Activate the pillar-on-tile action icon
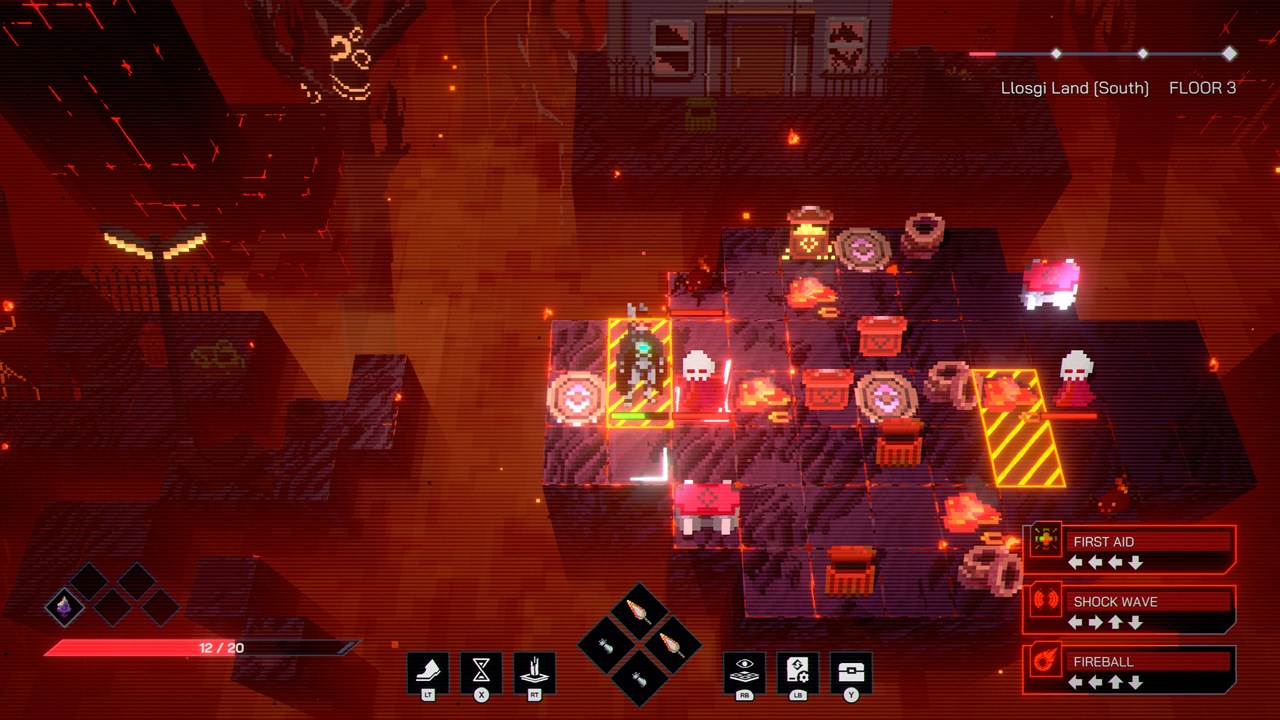This screenshot has width=1280, height=720. [x=534, y=671]
